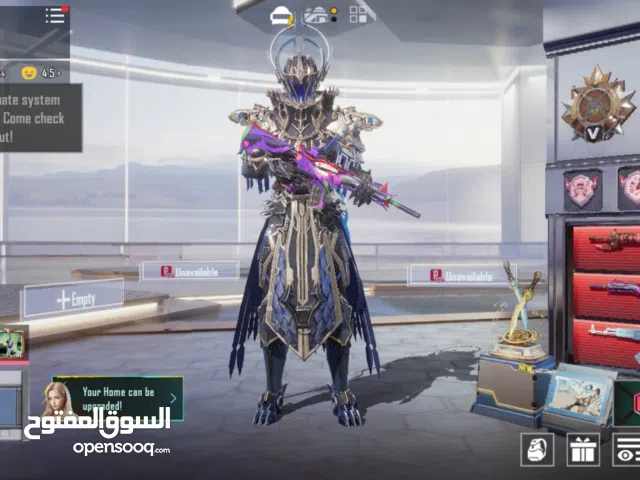Image resolution: width=640 pixels, height=480 pixels.
Task: Open the backpack inventory button
Action: (538, 450)
